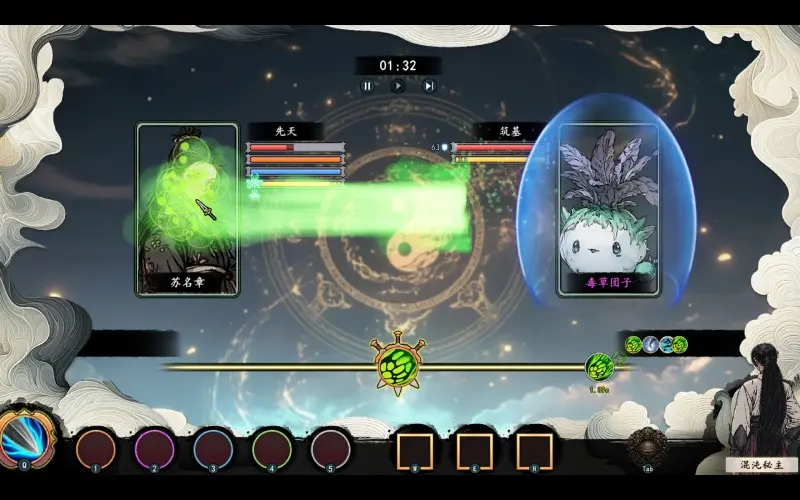Pause the battle playback
This screenshot has width=800, height=500.
click(367, 86)
